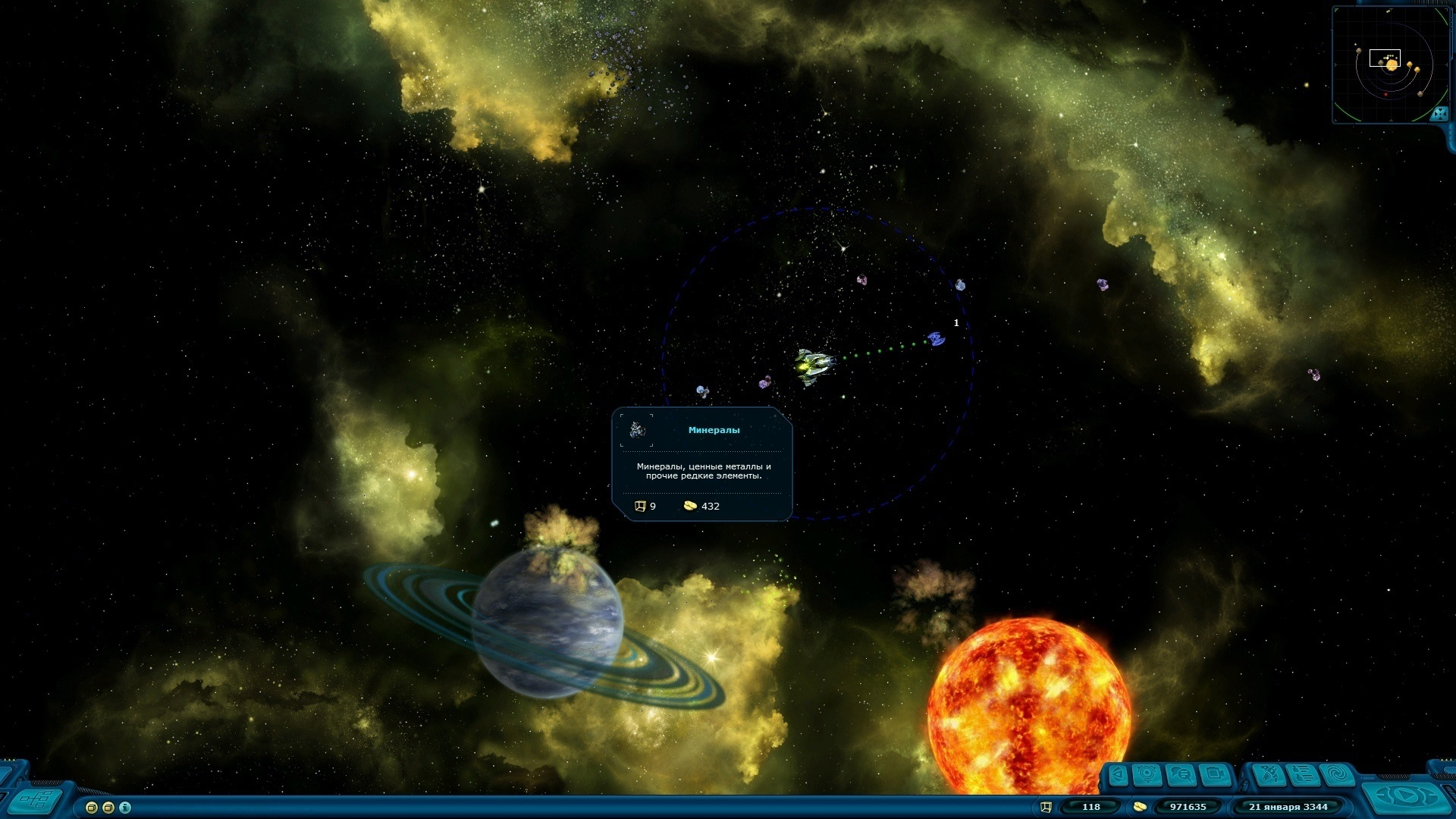Viewport: 1456px width, 819px height.
Task: Open the ship button with rocket icon
Action: point(1269,775)
